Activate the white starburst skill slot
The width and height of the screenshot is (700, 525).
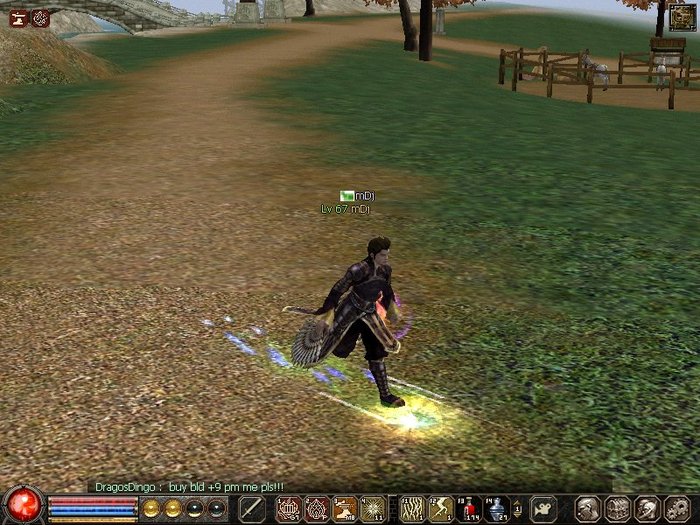coord(373,509)
